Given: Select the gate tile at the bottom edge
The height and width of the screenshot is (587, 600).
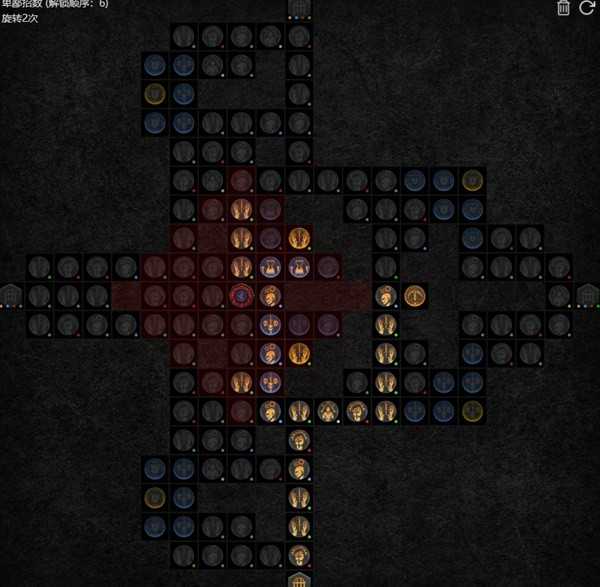Looking at the screenshot, I should point(298,580).
